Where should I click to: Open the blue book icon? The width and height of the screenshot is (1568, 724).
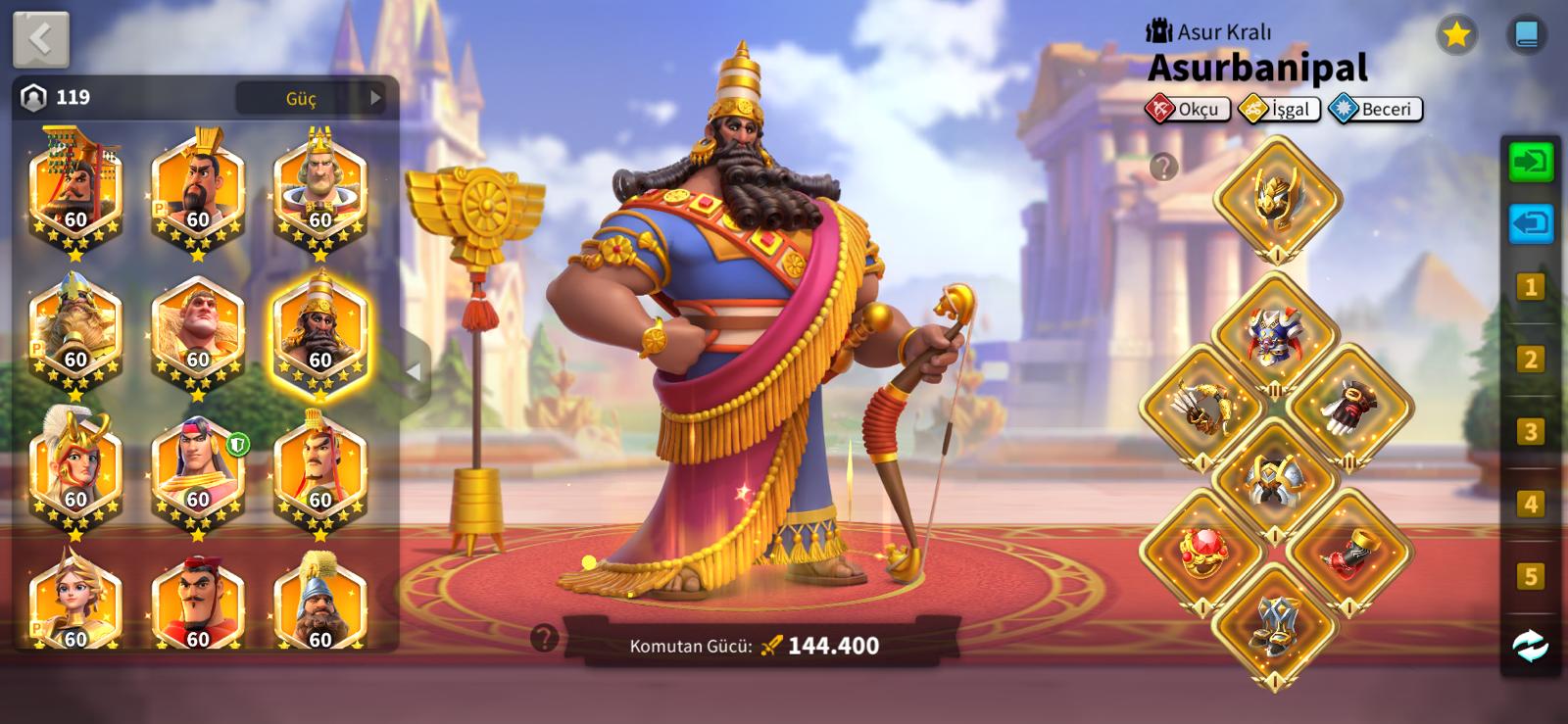point(1526,35)
